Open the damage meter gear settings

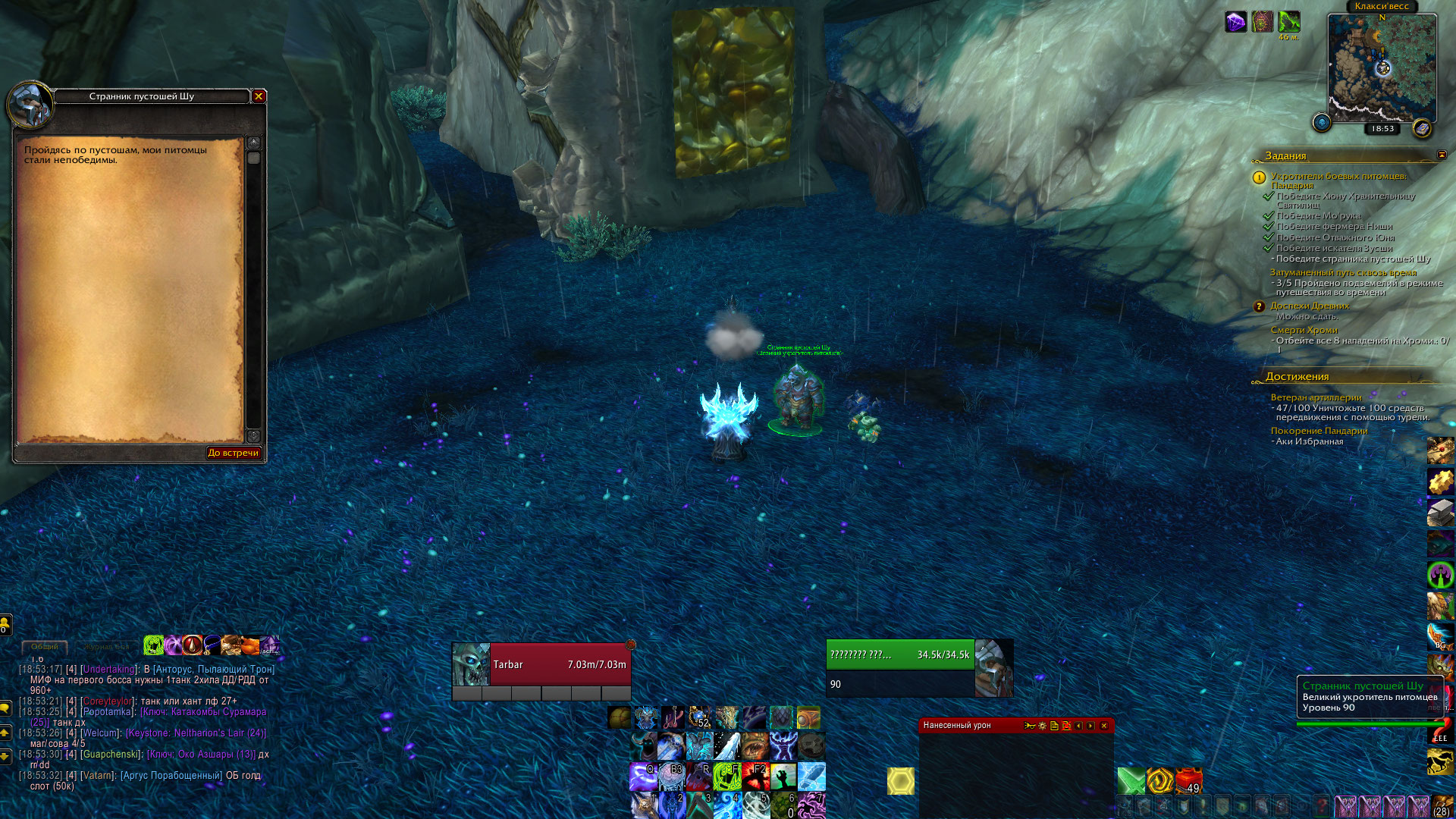[x=1042, y=726]
